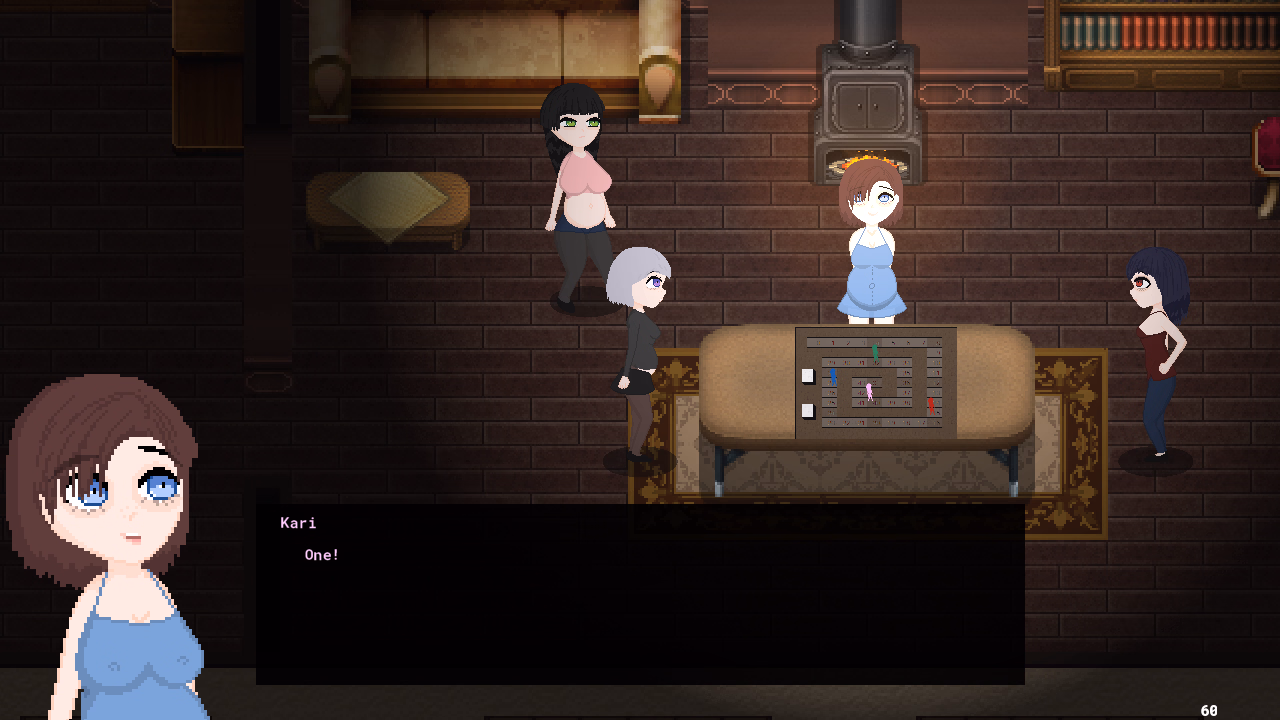Select the red pawn near square 18
This screenshot has width=1280, height=720.
tap(931, 406)
